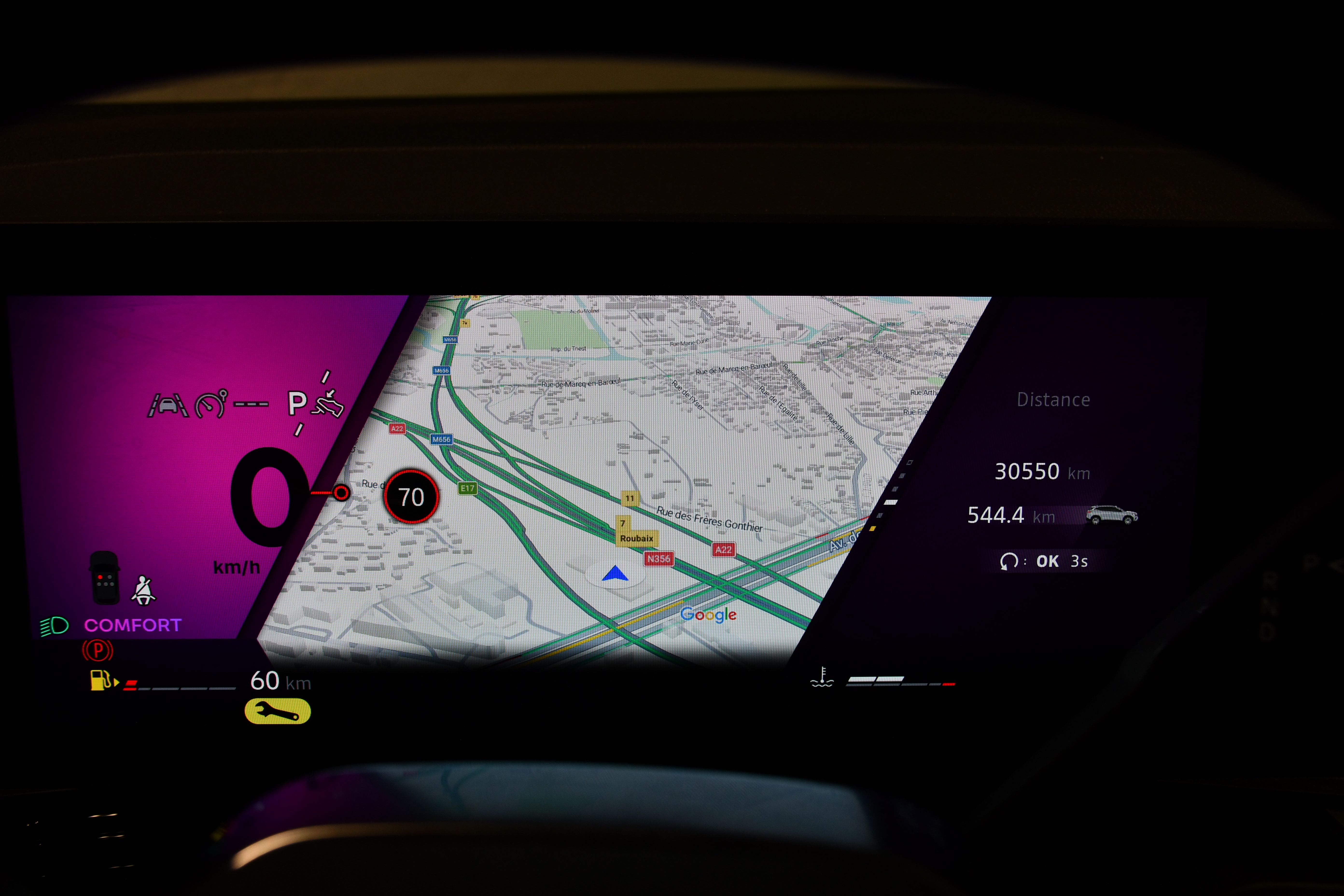Click the Google logo on the map

(708, 615)
